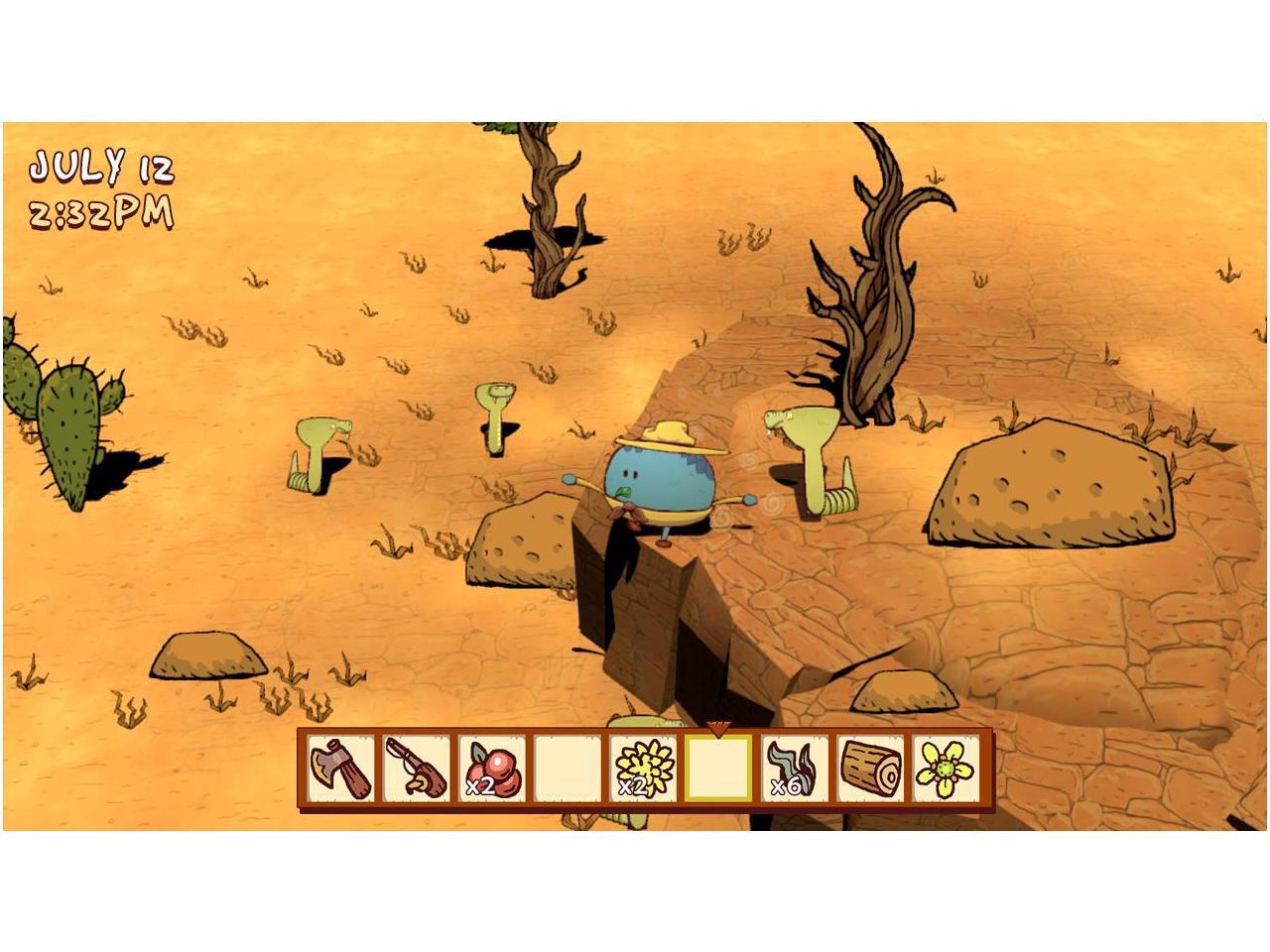Click the highlighted empty hotbar slot
Image resolution: width=1270 pixels, height=952 pixels.
[719, 769]
